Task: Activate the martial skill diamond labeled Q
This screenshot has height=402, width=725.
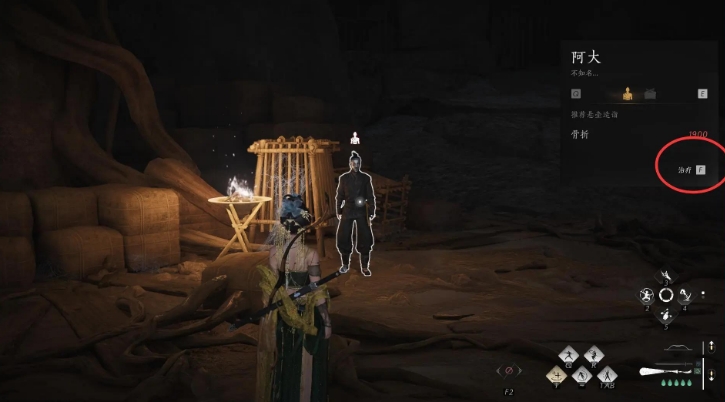Action: [571, 355]
